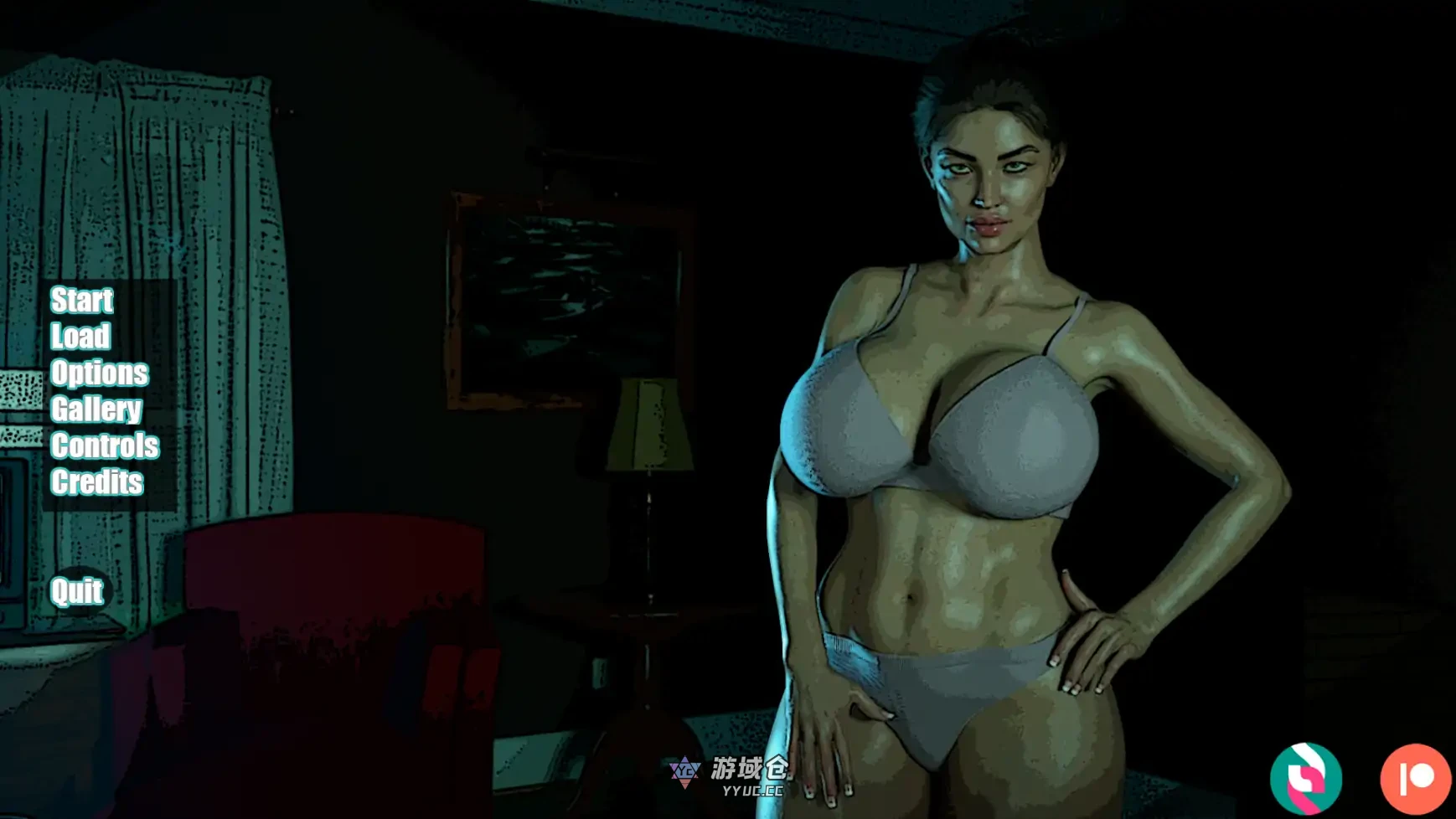
Task: Show the Controls screen
Action: (105, 446)
